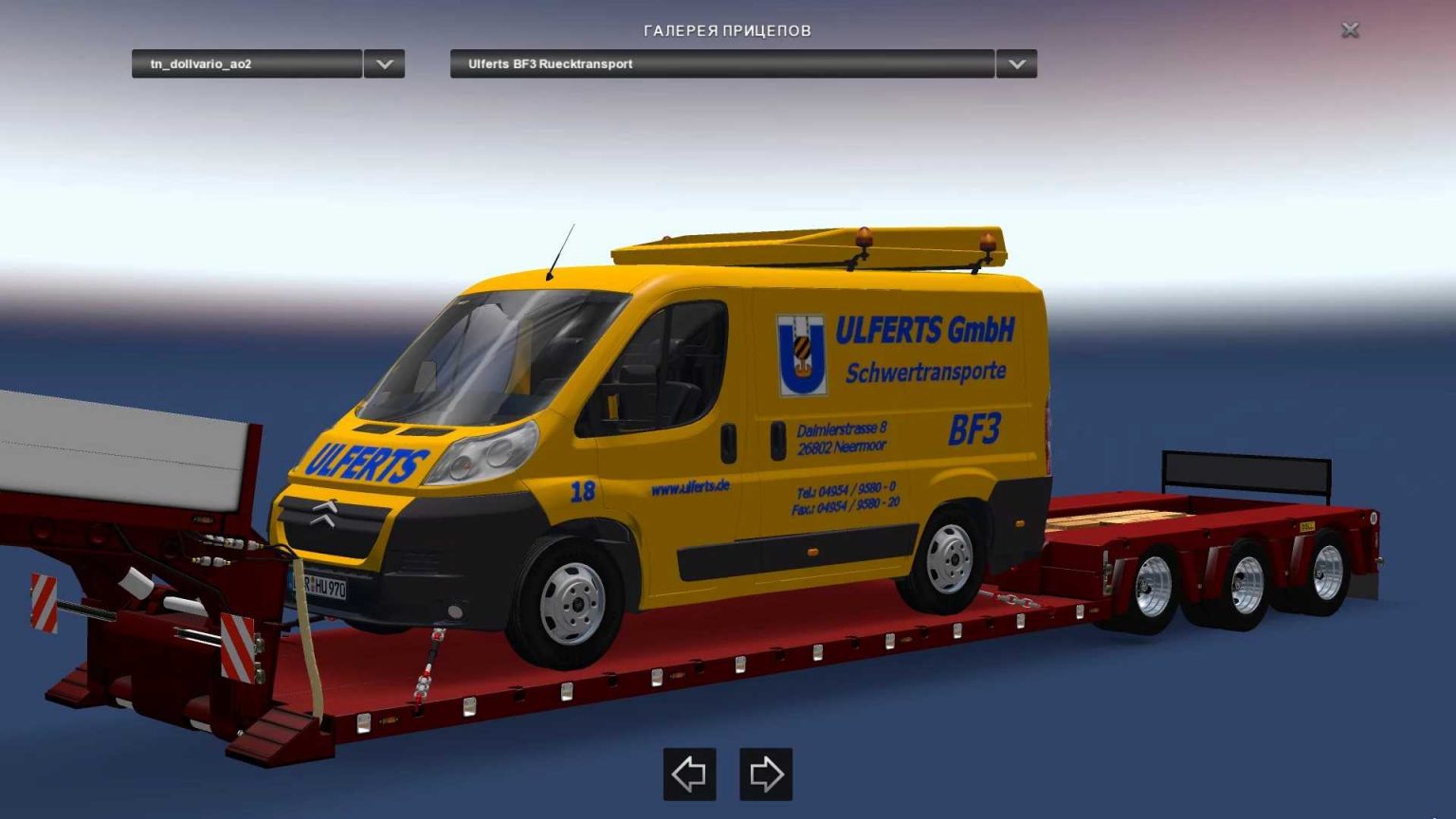
Task: Select the Ulferts BF3 Ruecktransport field
Action: 725,64
